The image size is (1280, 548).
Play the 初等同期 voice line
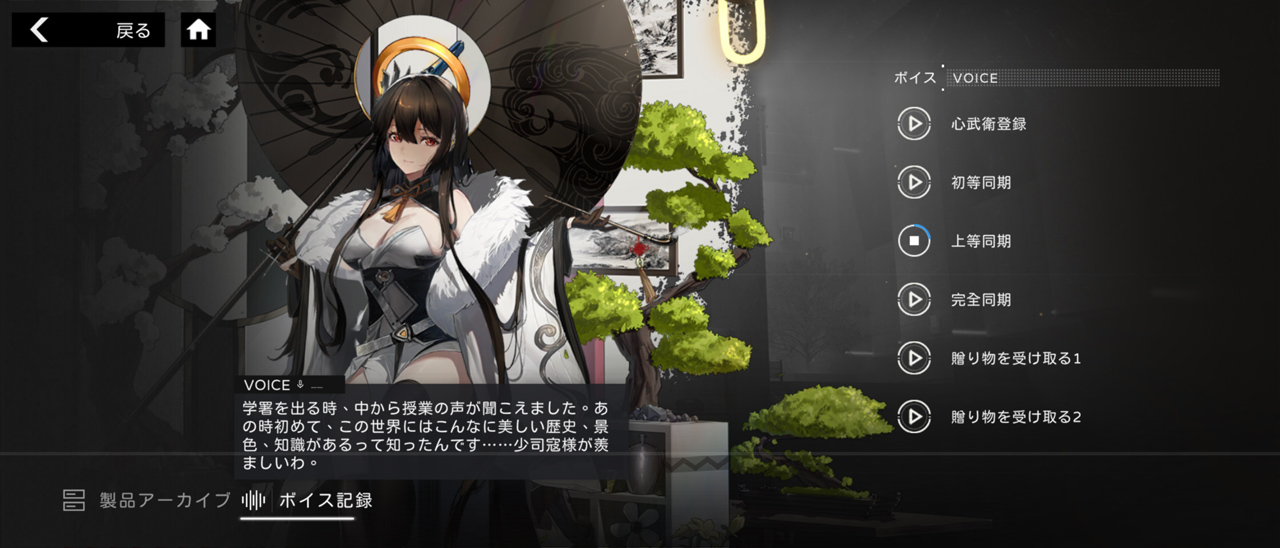click(x=914, y=183)
